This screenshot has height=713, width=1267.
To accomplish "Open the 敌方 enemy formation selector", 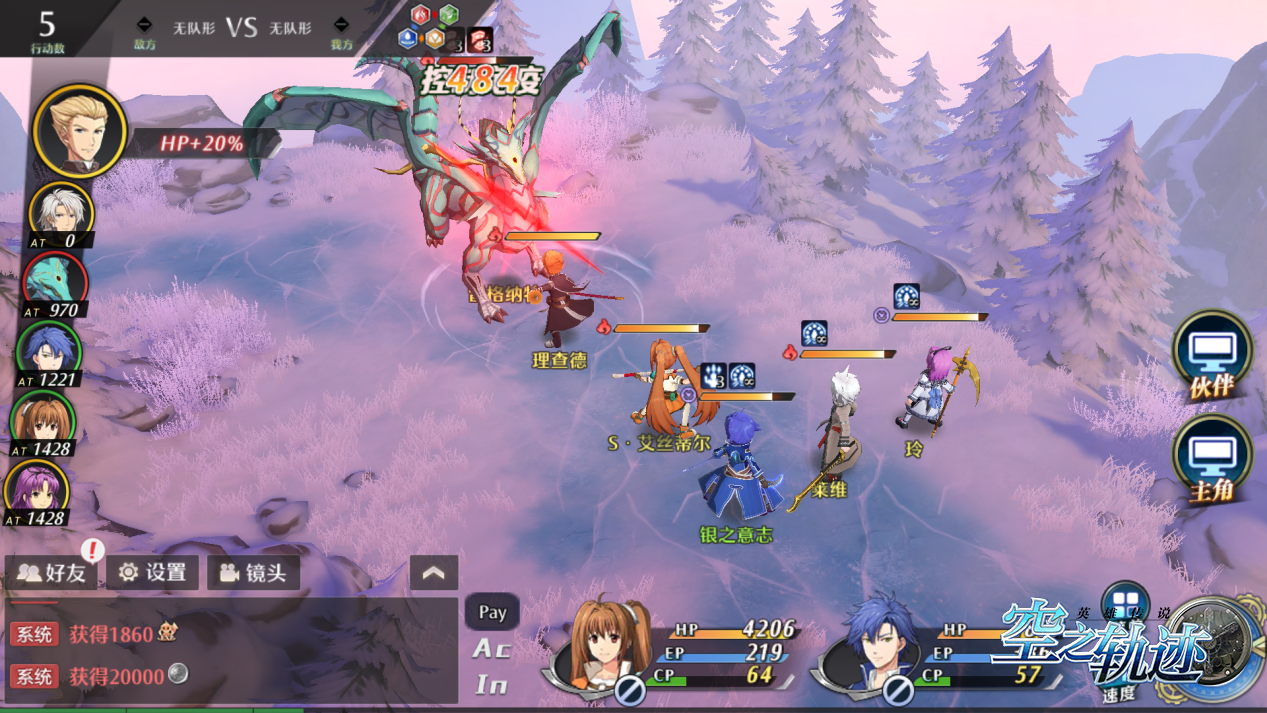I will [x=145, y=29].
